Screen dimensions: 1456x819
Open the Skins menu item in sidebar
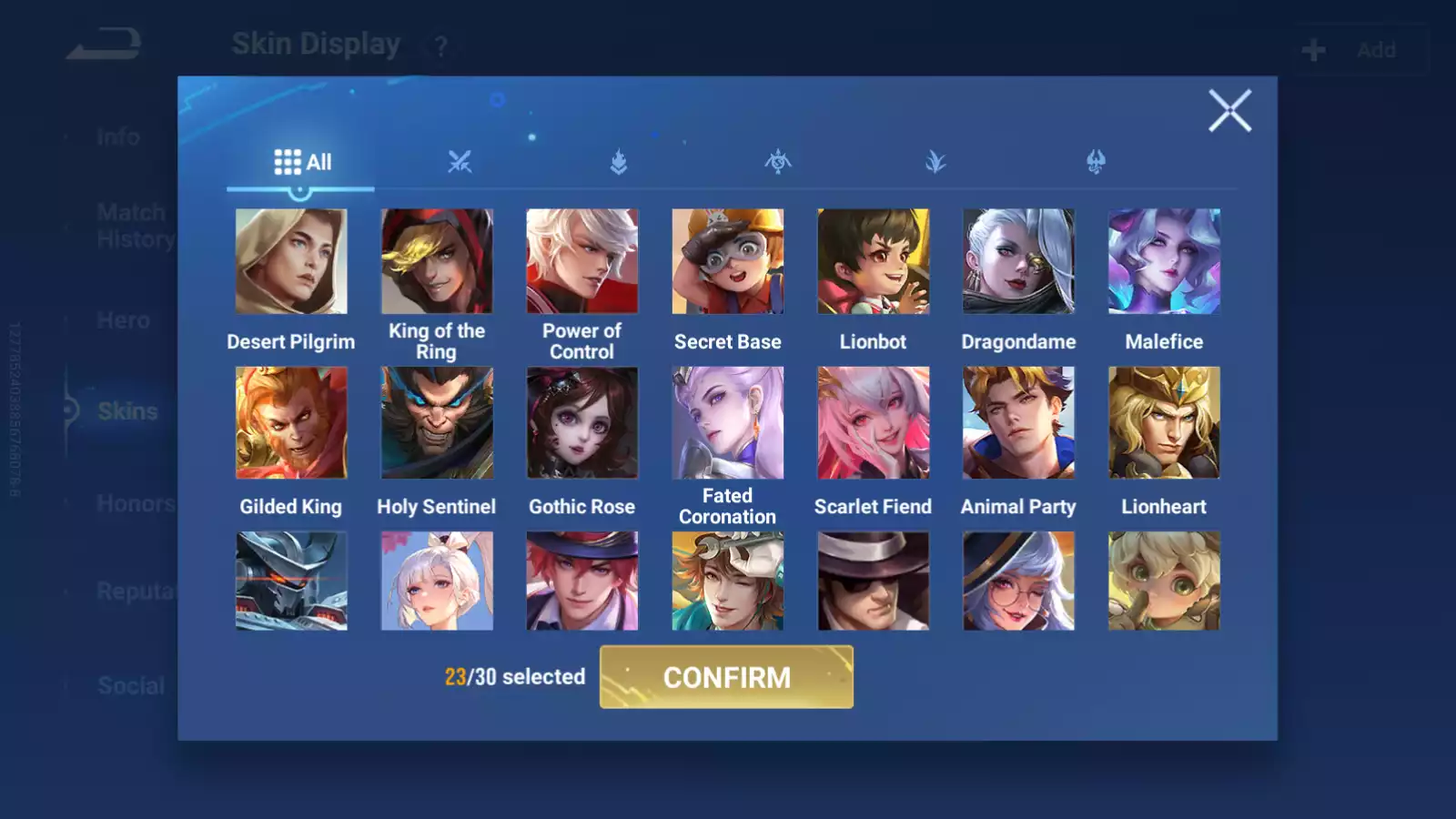pos(127,411)
